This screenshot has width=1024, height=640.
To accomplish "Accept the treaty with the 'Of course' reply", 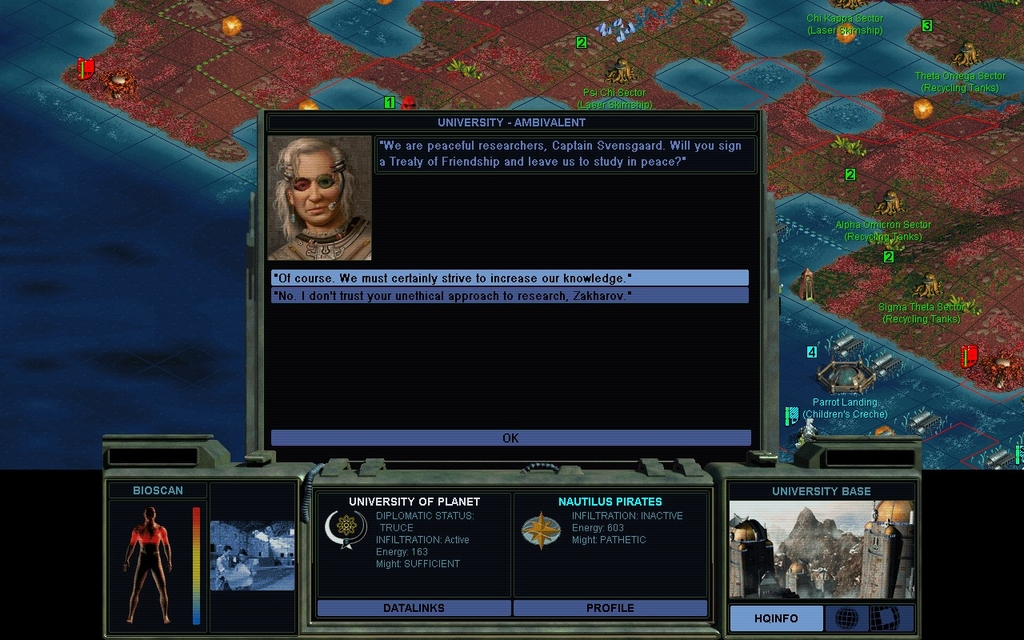I will click(509, 278).
